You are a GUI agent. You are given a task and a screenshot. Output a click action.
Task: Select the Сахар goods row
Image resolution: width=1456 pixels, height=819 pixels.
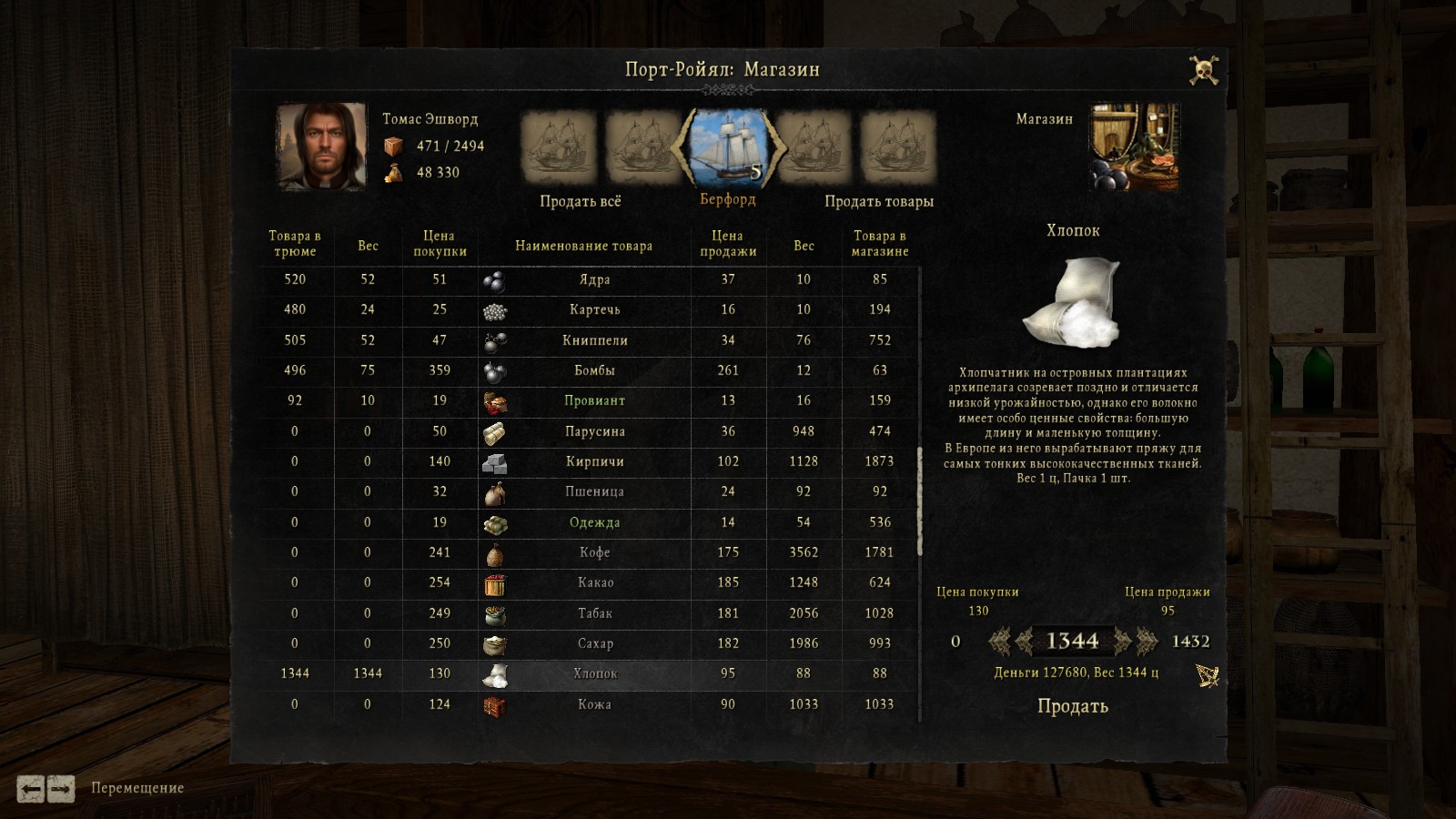[594, 643]
